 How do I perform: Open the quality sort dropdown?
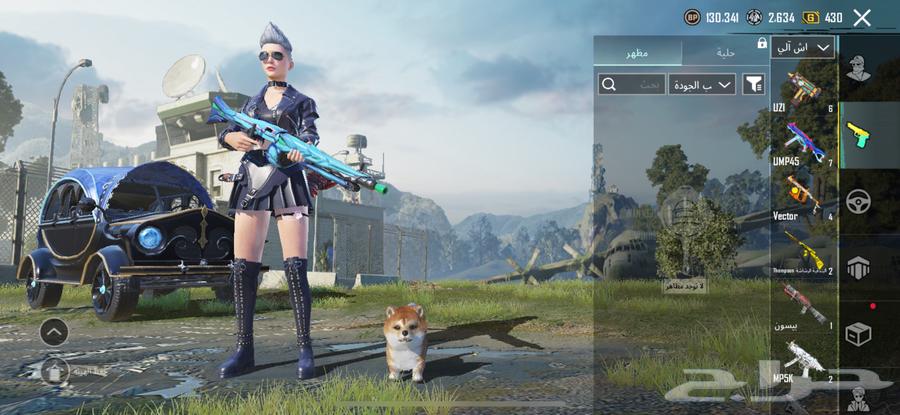click(x=702, y=84)
